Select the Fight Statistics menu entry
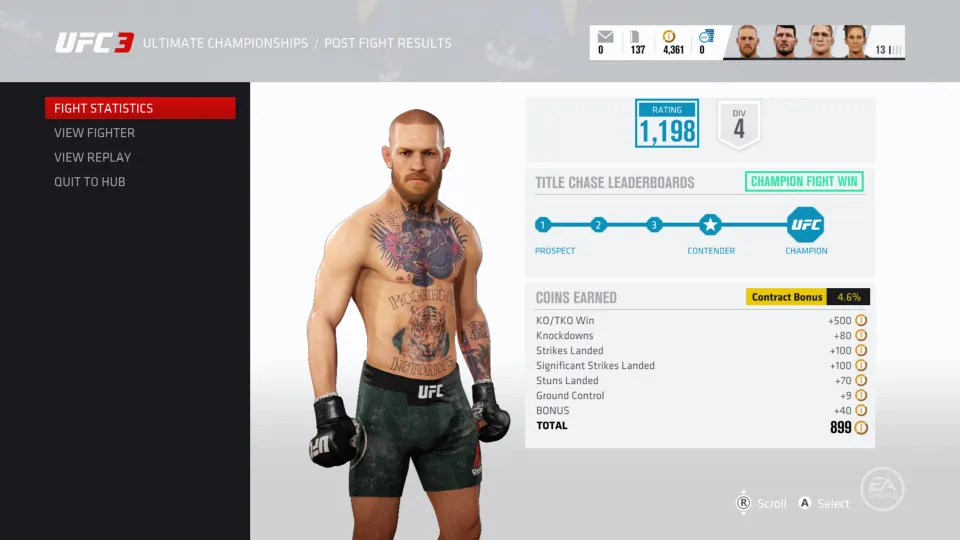 click(x=140, y=108)
